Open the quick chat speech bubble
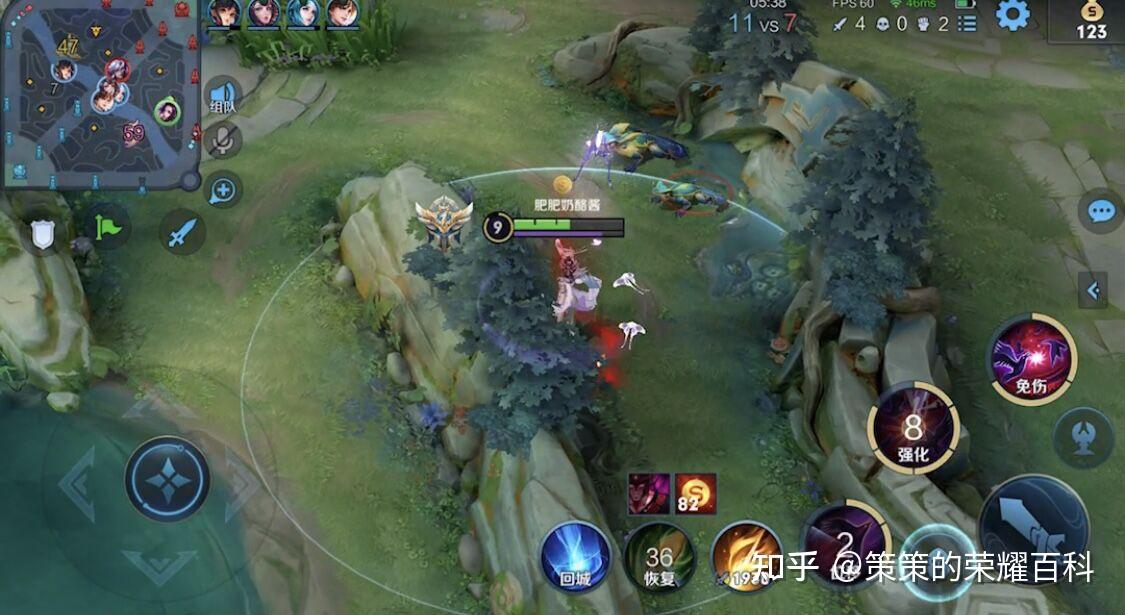The height and width of the screenshot is (615, 1125). [x=1101, y=211]
